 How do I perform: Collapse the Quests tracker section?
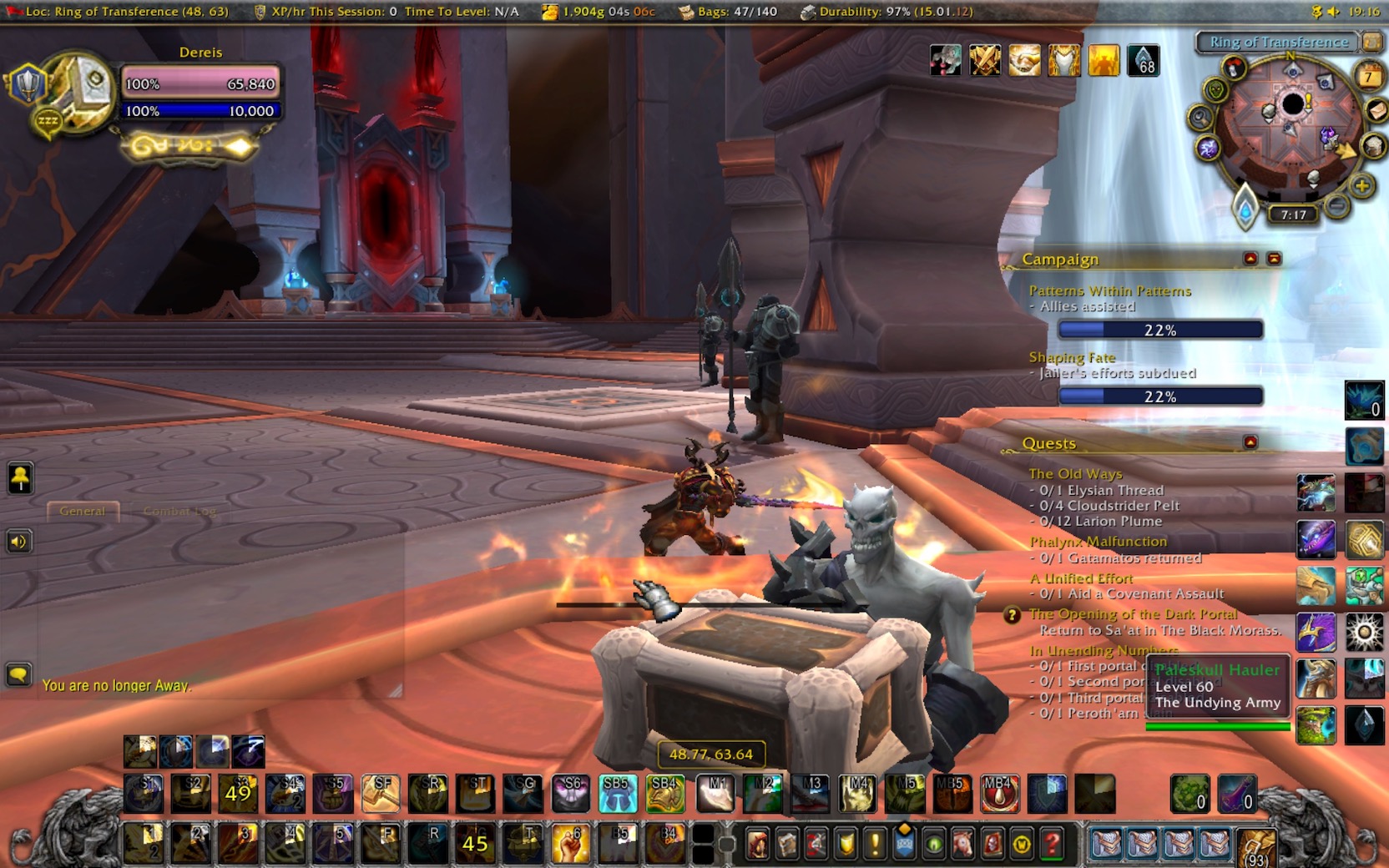(x=1250, y=442)
